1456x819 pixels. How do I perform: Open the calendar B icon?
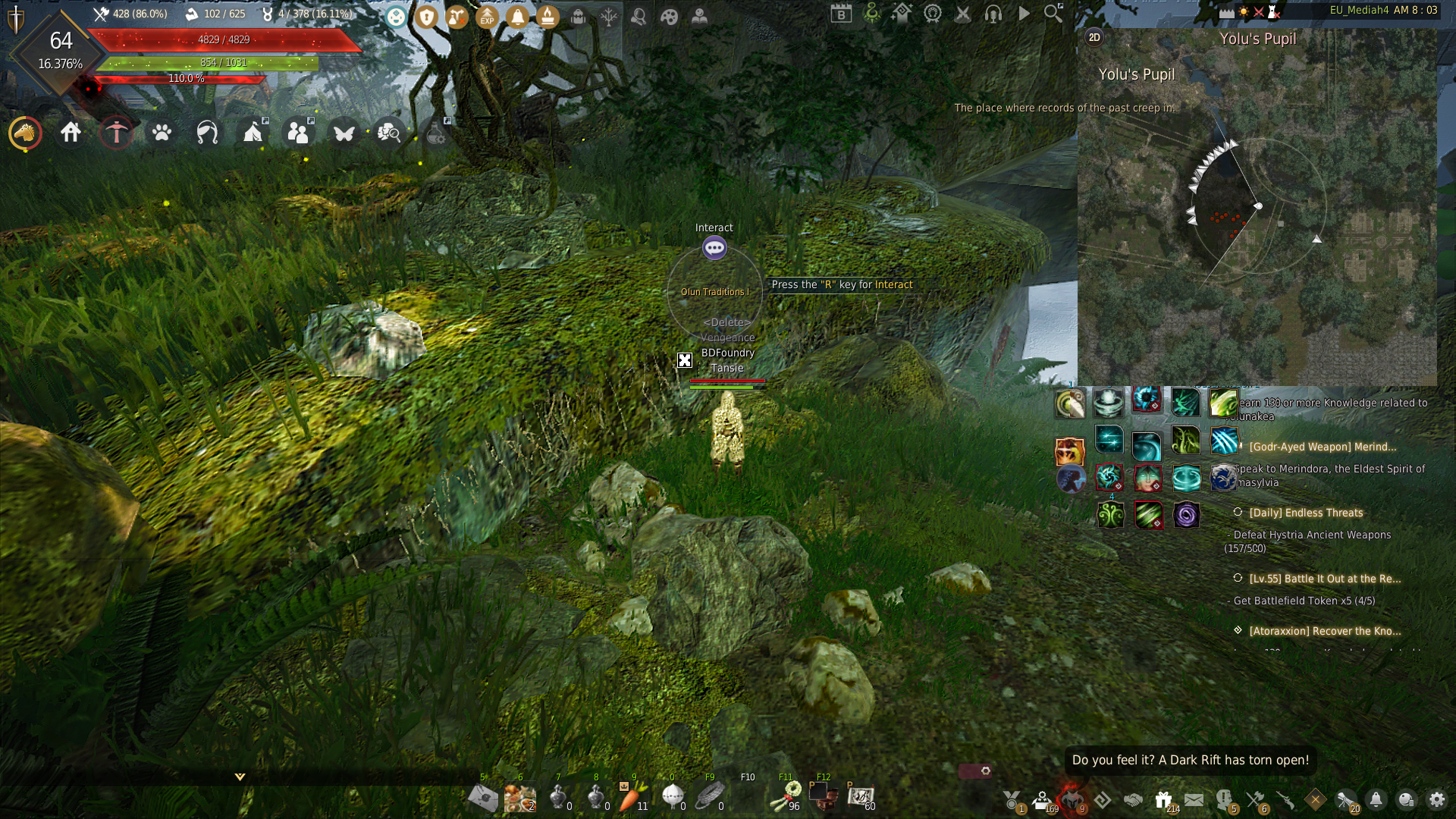point(841,13)
